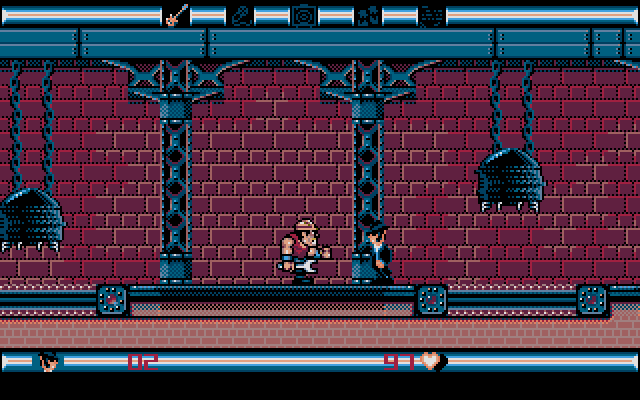Image resolution: width=640 pixels, height=400 pixels.
Task: Click the dimmed icon after the keyboard
Action: tap(432, 15)
